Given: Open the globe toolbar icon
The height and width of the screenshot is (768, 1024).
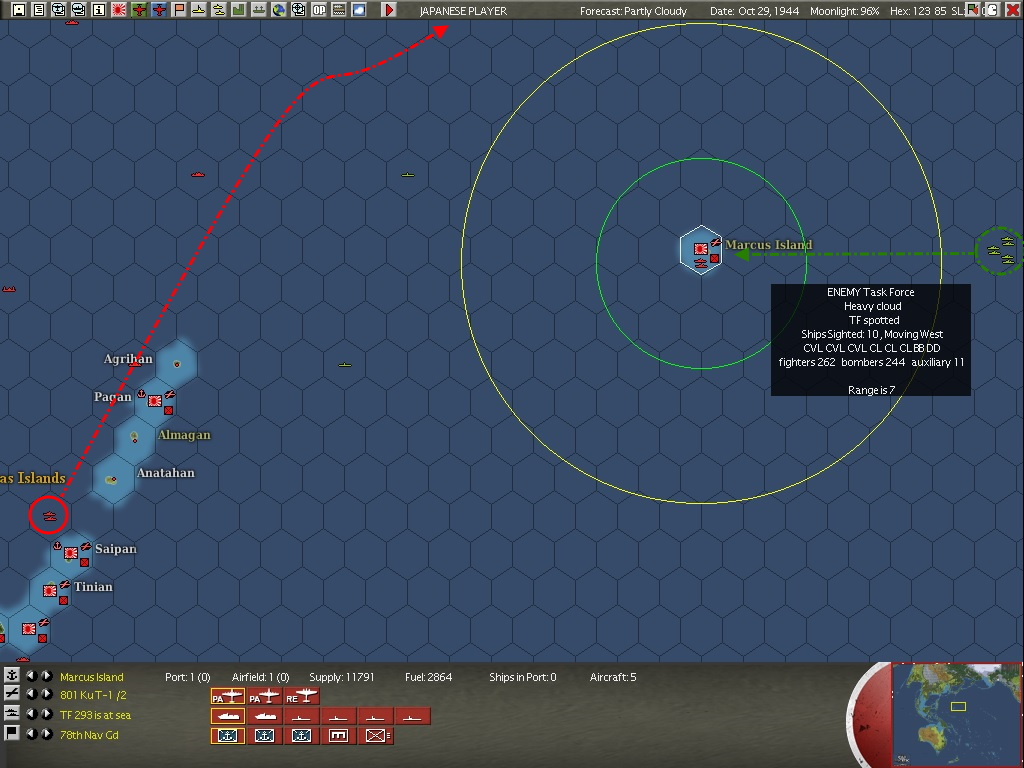Looking at the screenshot, I should click(x=279, y=10).
